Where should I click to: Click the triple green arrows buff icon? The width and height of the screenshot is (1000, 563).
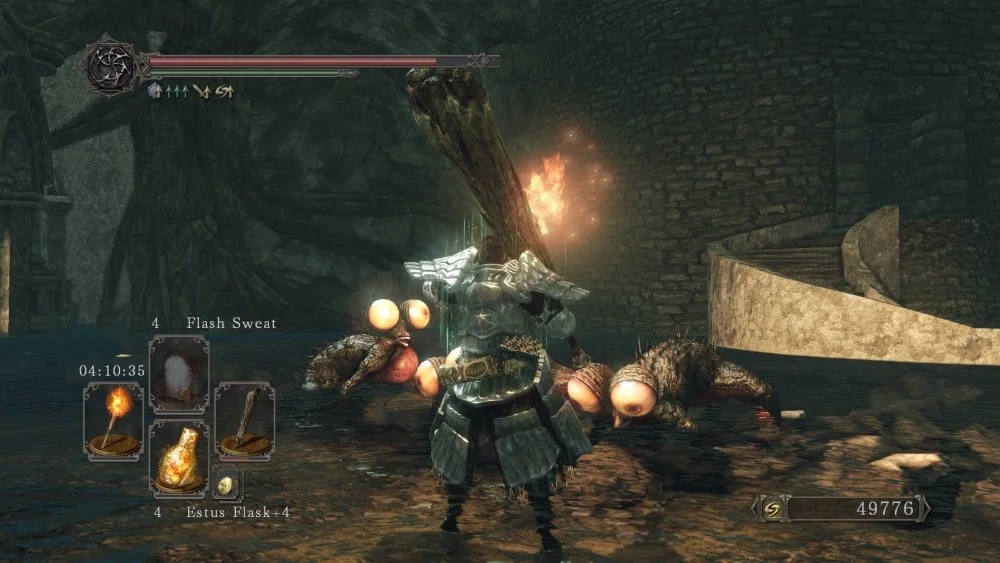click(x=177, y=90)
